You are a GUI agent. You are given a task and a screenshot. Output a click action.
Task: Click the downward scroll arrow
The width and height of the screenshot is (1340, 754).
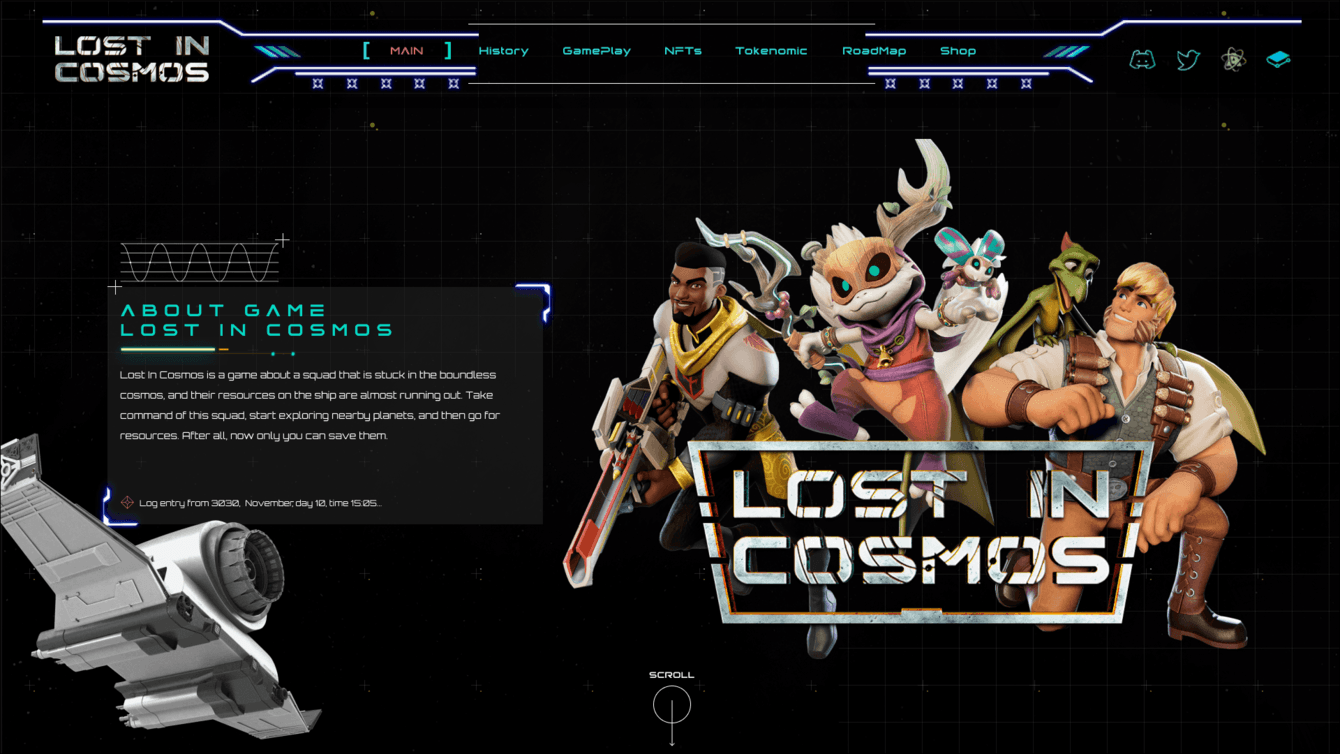click(x=671, y=742)
